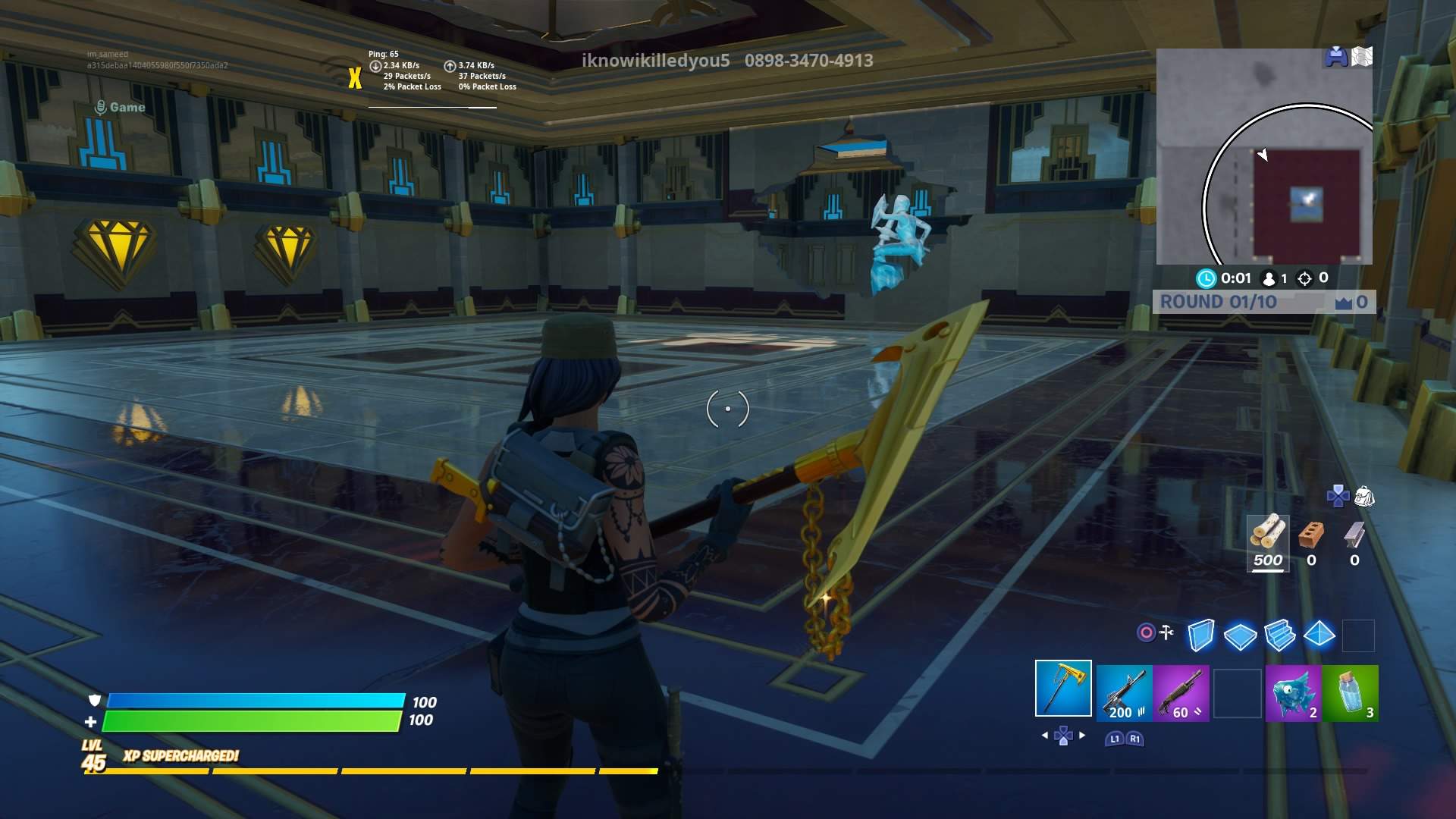The image size is (1456, 819).
Task: Switch to the purple pump shotgun
Action: click(1181, 692)
